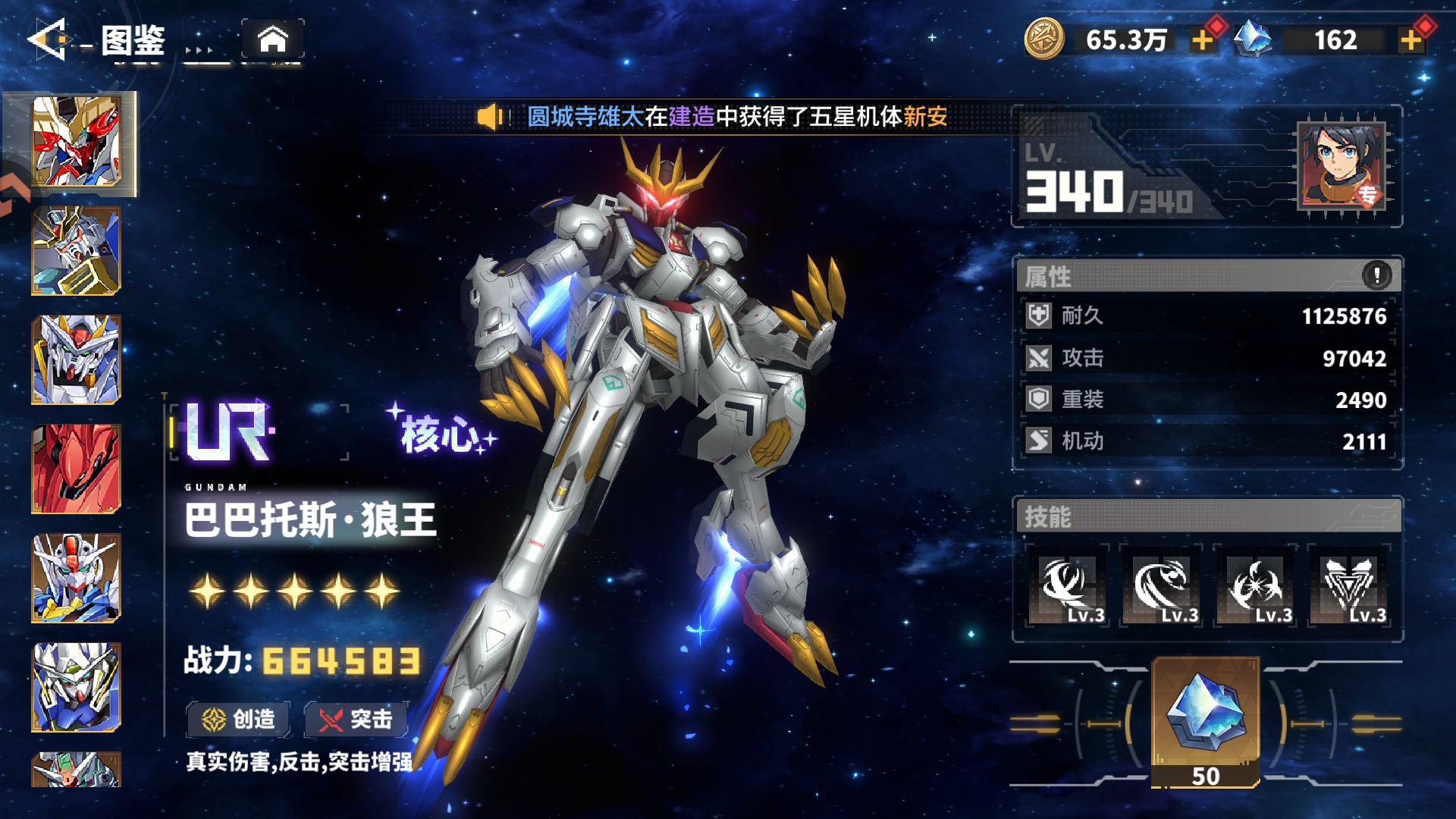Show attribute details via exclamation icon
This screenshot has height=819, width=1456.
click(x=1376, y=275)
